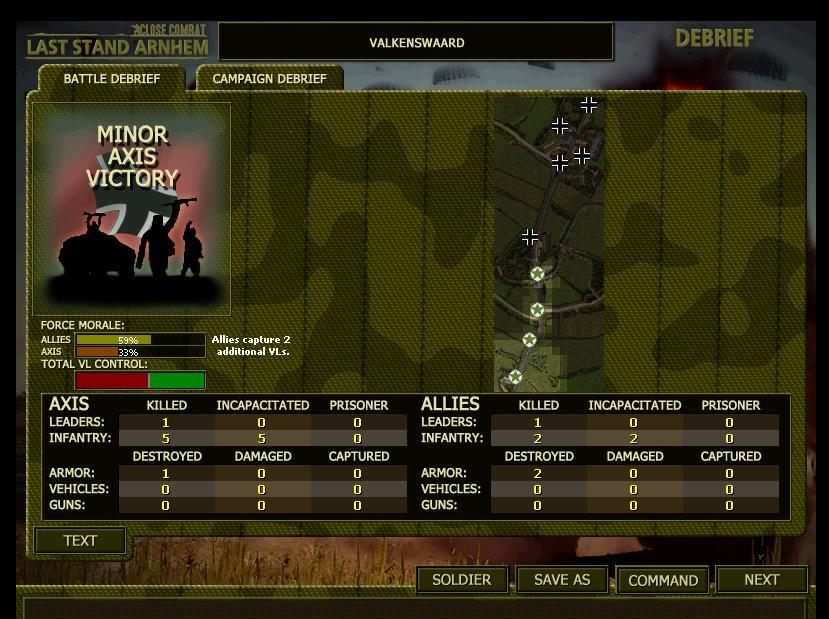Switch to the Battle Debrief tab
This screenshot has height=619, width=829.
111,79
